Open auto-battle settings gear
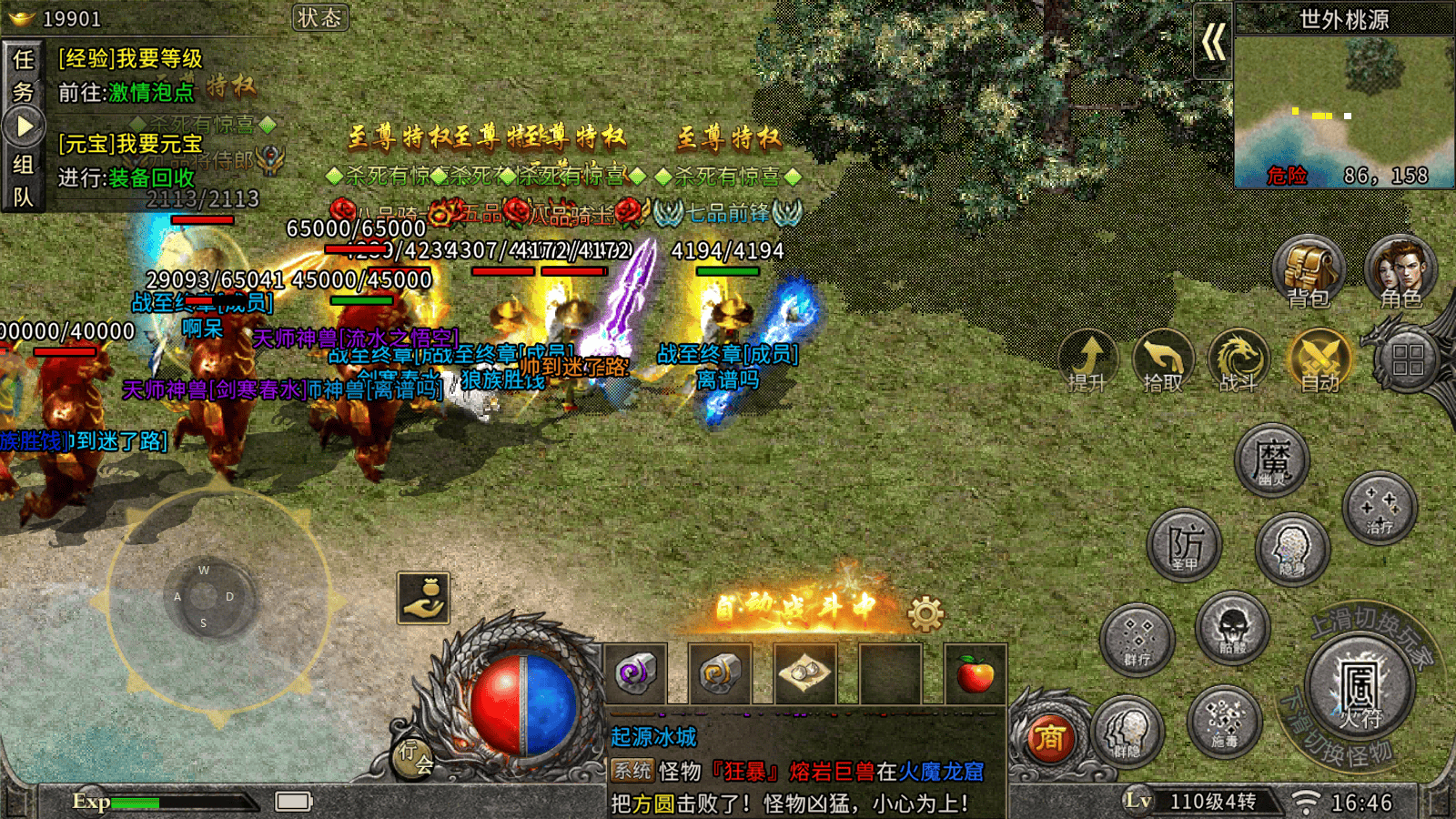The image size is (1456, 819). pos(925,614)
